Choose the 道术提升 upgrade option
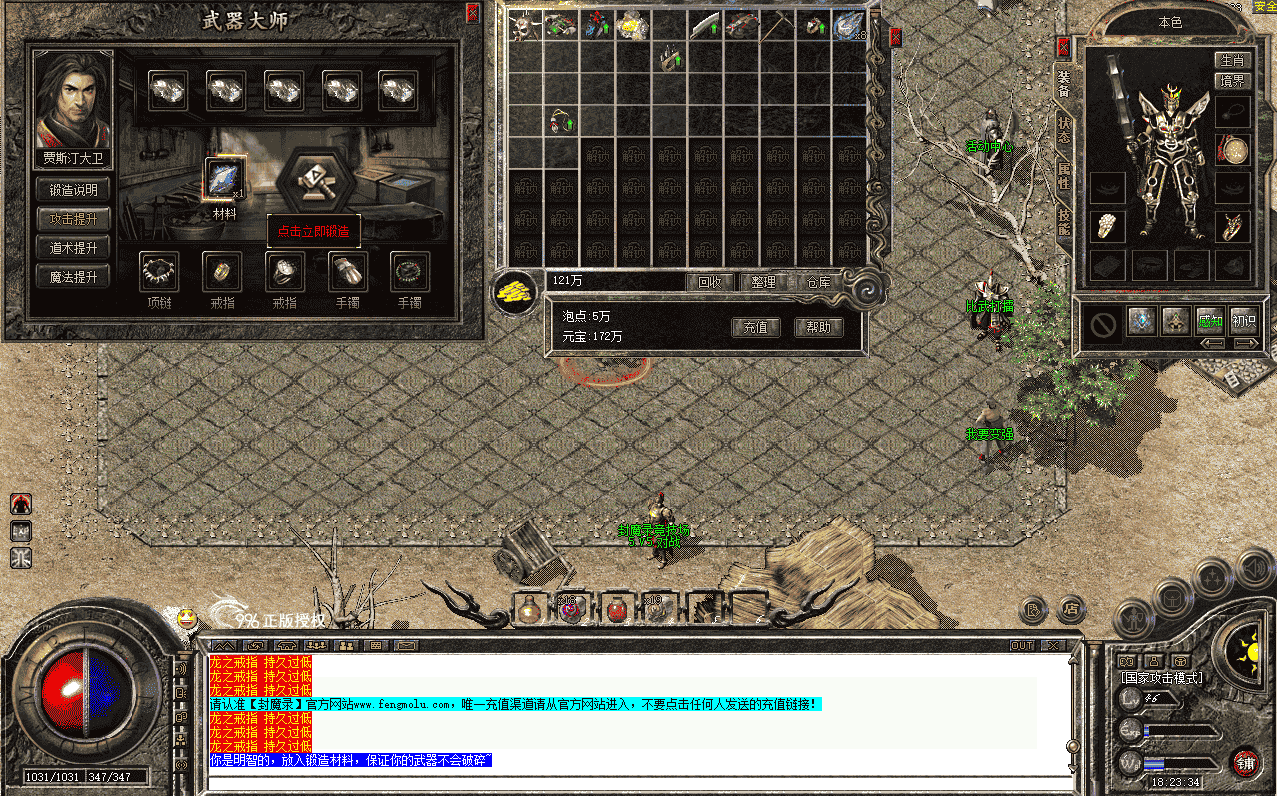The height and width of the screenshot is (796, 1277). pyautogui.click(x=74, y=248)
